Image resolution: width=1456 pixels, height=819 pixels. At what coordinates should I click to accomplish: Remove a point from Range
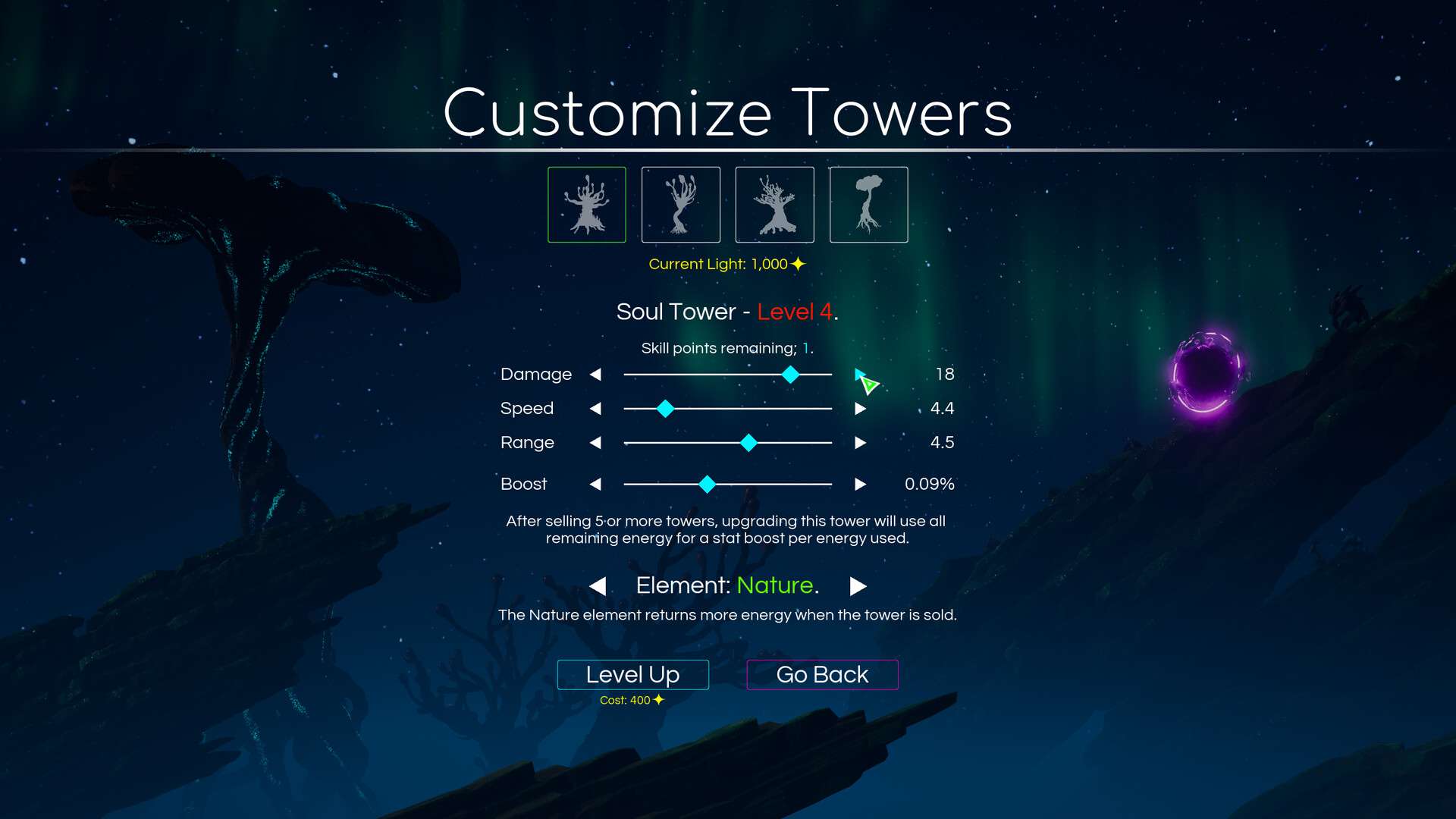point(595,443)
